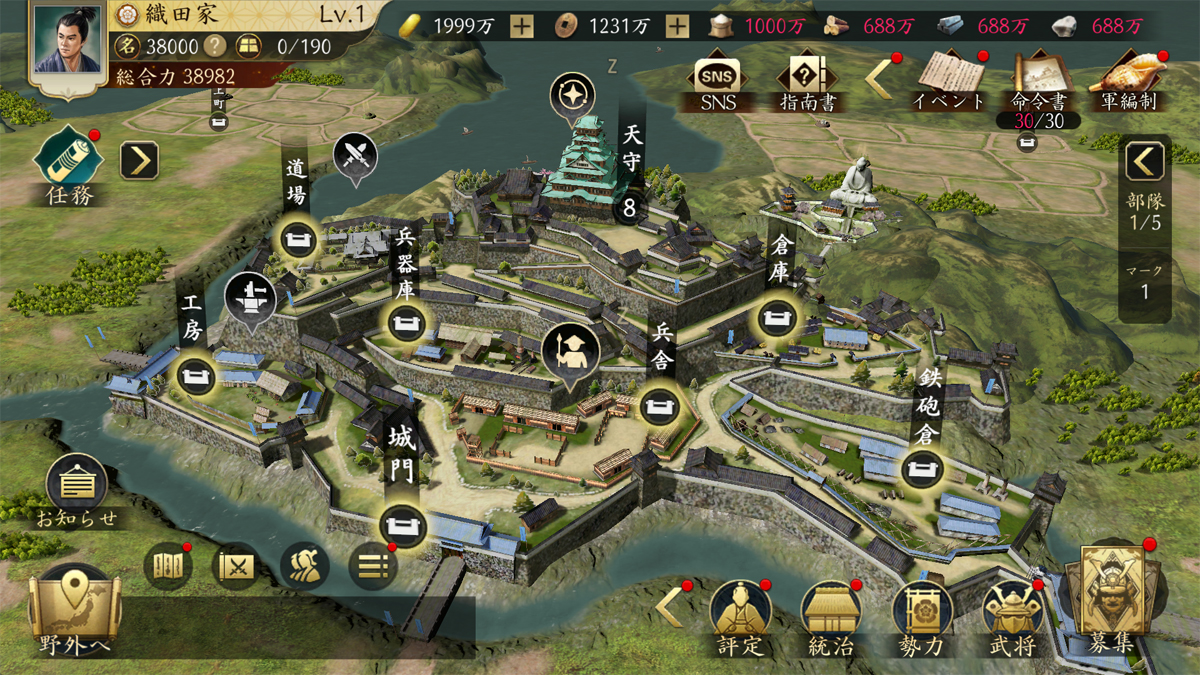Add gold with the plus button beside 1999万
The height and width of the screenshot is (675, 1200).
(521, 27)
